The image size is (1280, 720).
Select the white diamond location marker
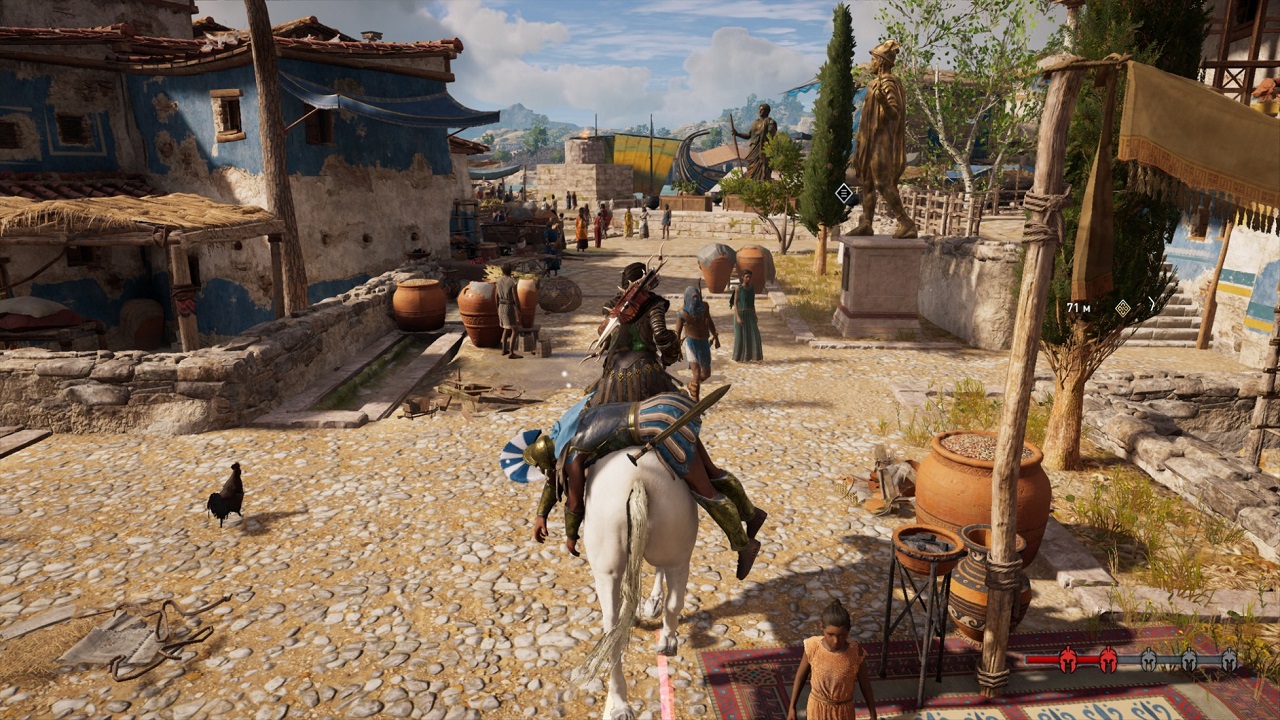pyautogui.click(x=845, y=193)
